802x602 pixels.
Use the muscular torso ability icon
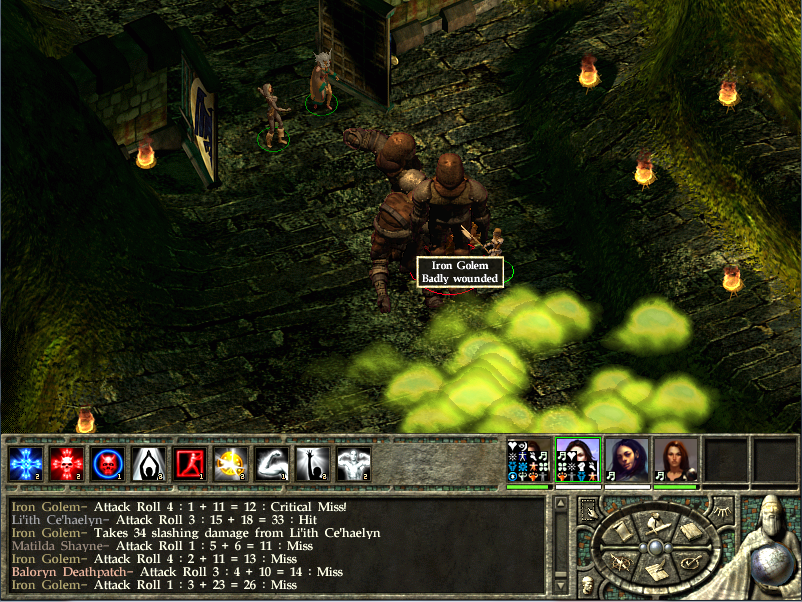coord(354,464)
